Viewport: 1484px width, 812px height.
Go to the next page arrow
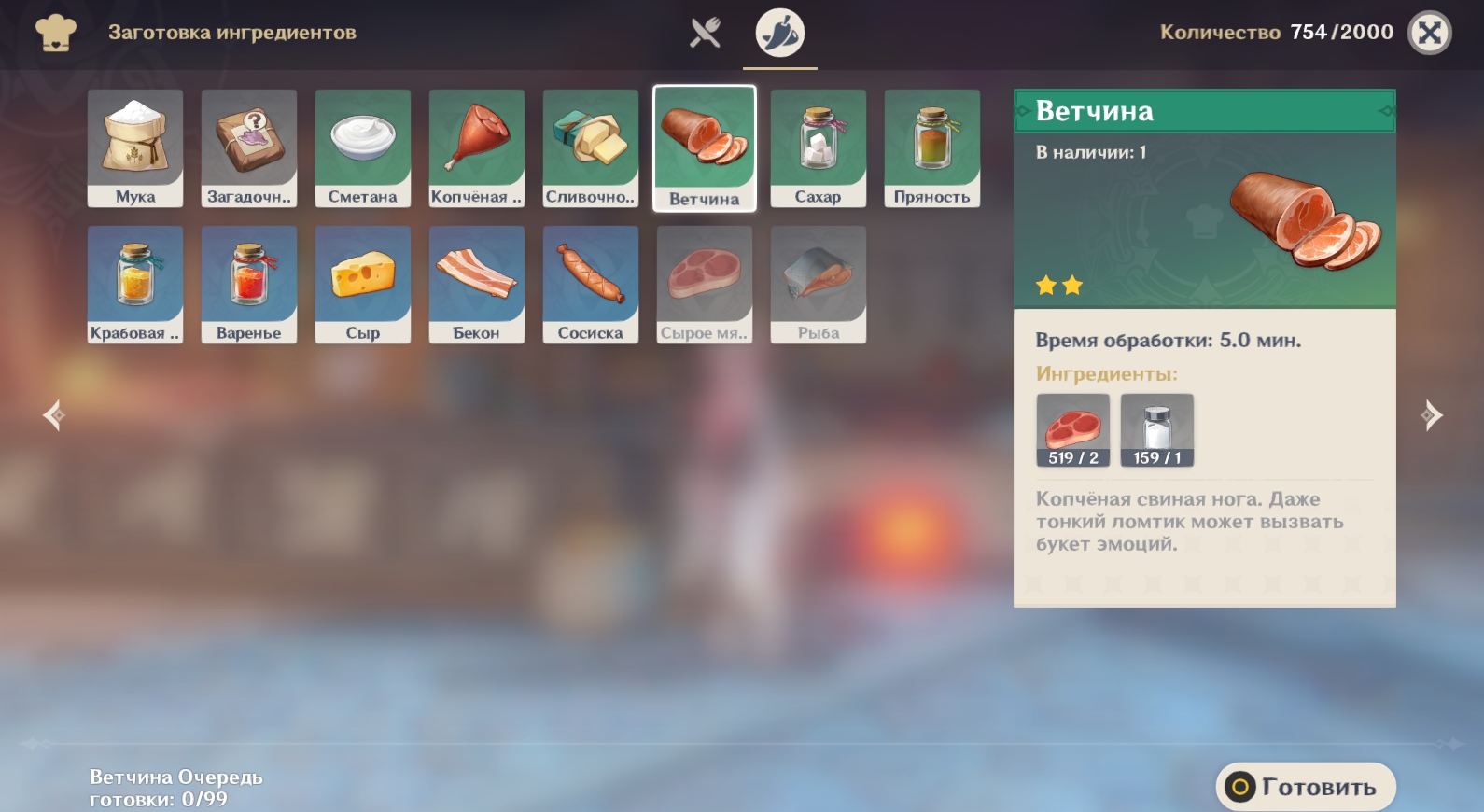[x=1431, y=415]
